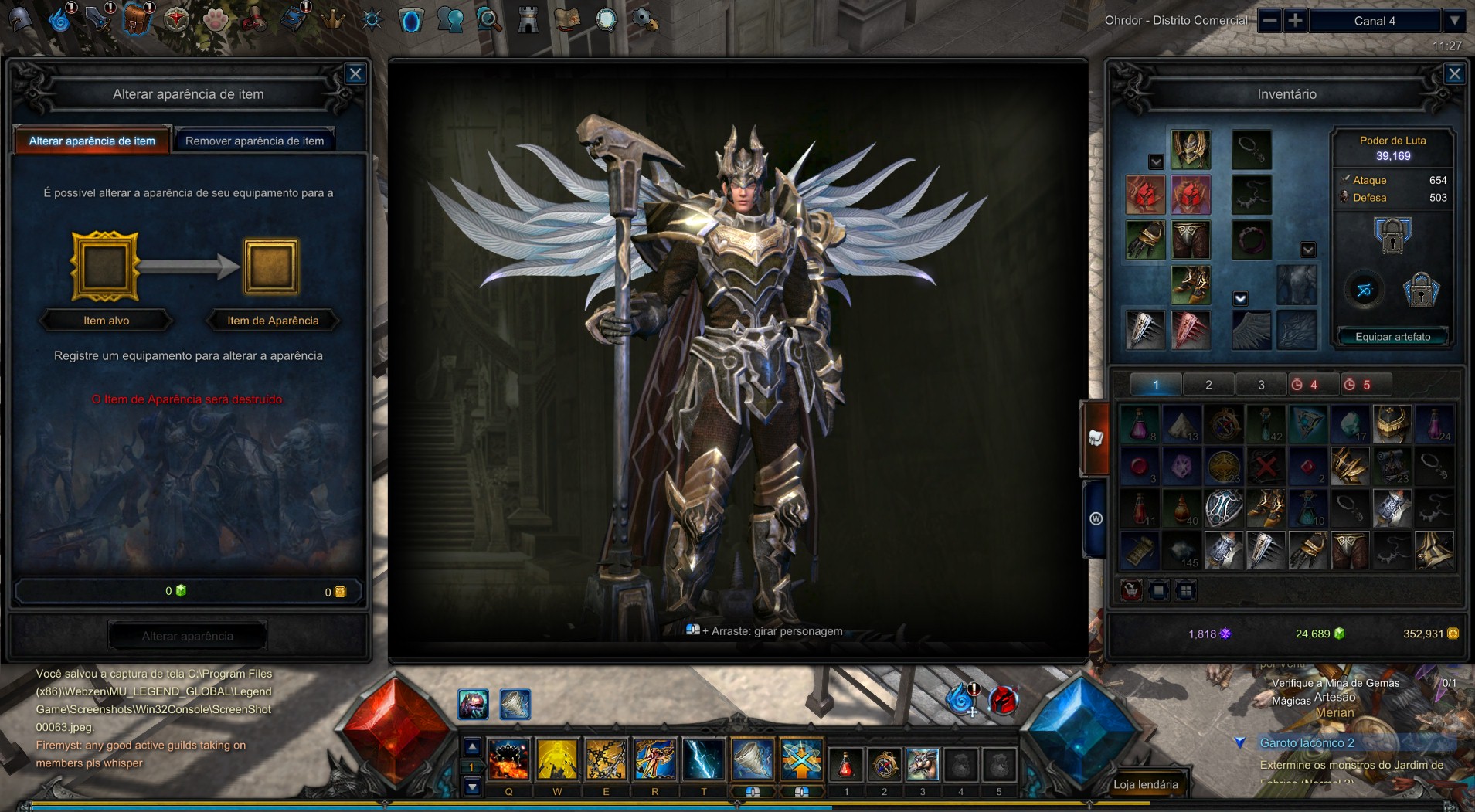Open the Loja lendária shop

click(x=1145, y=784)
